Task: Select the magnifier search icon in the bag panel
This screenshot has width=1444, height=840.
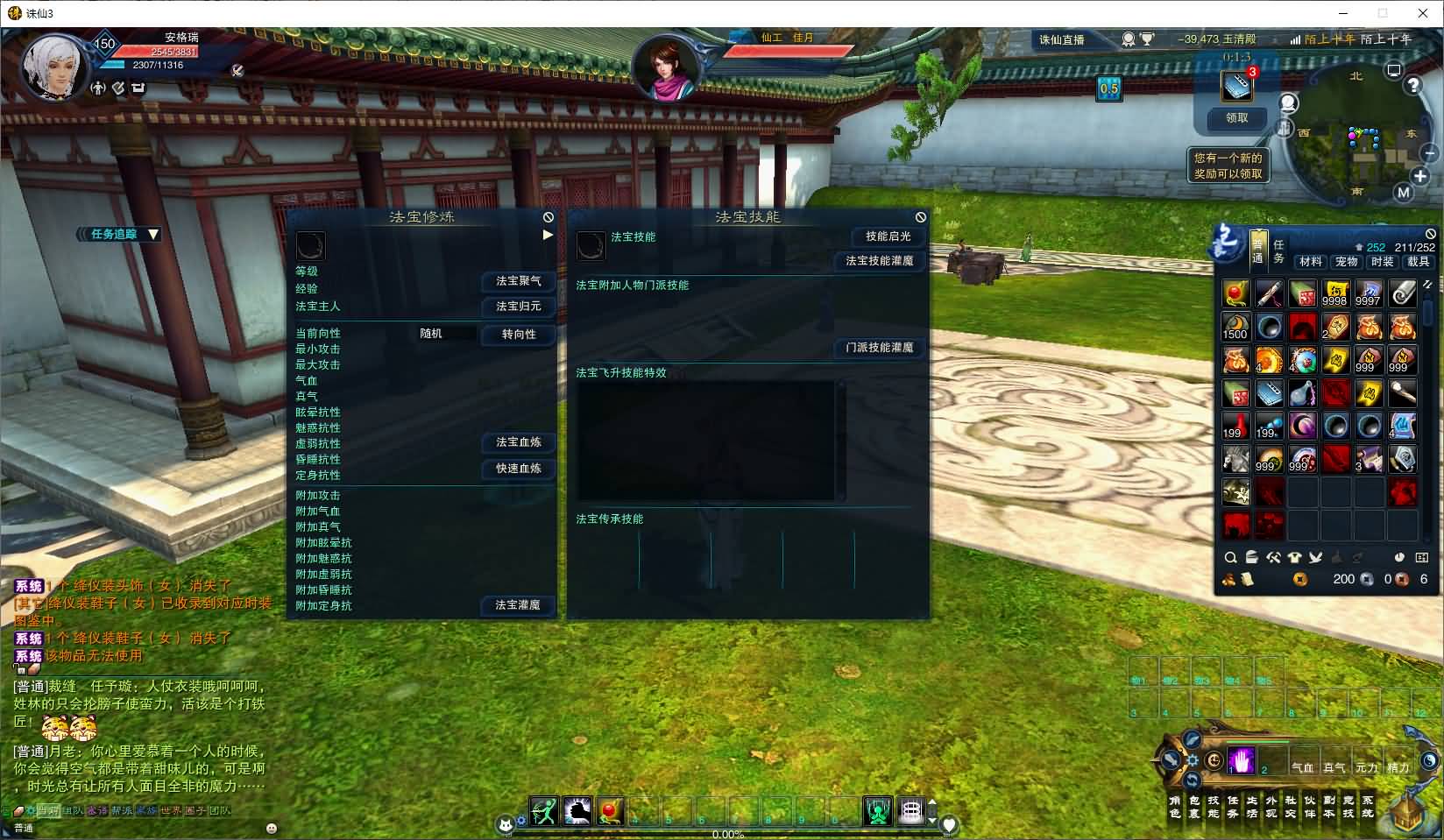Action: pos(1230,557)
